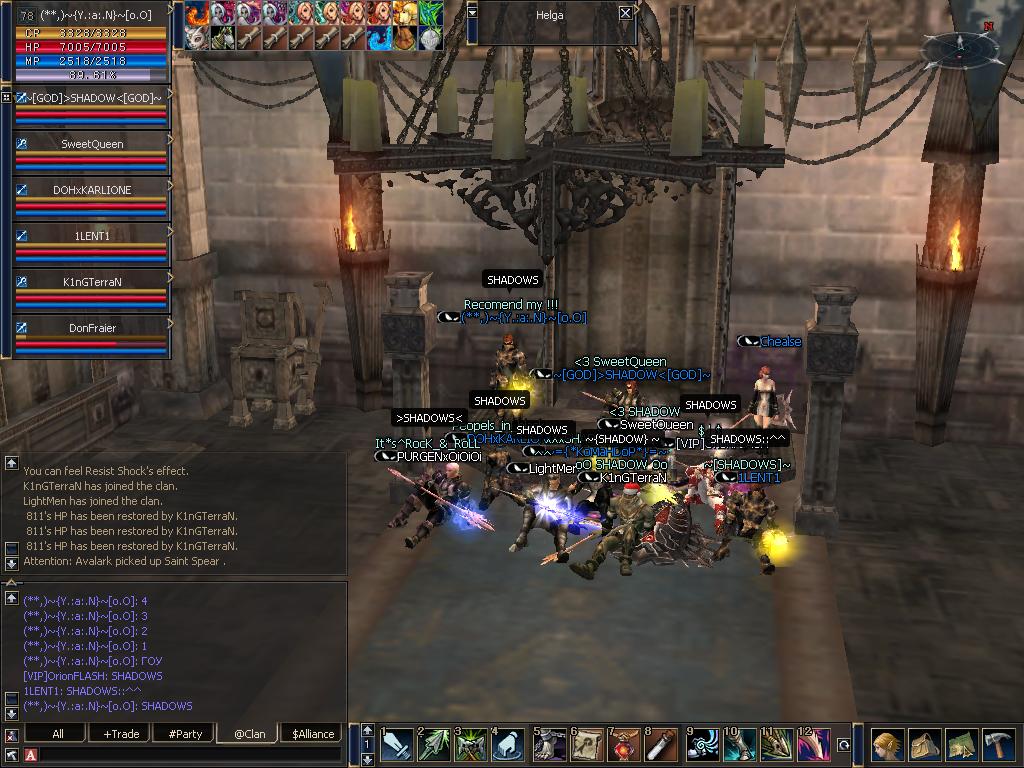Open the +Trade chat tab

pos(121,733)
